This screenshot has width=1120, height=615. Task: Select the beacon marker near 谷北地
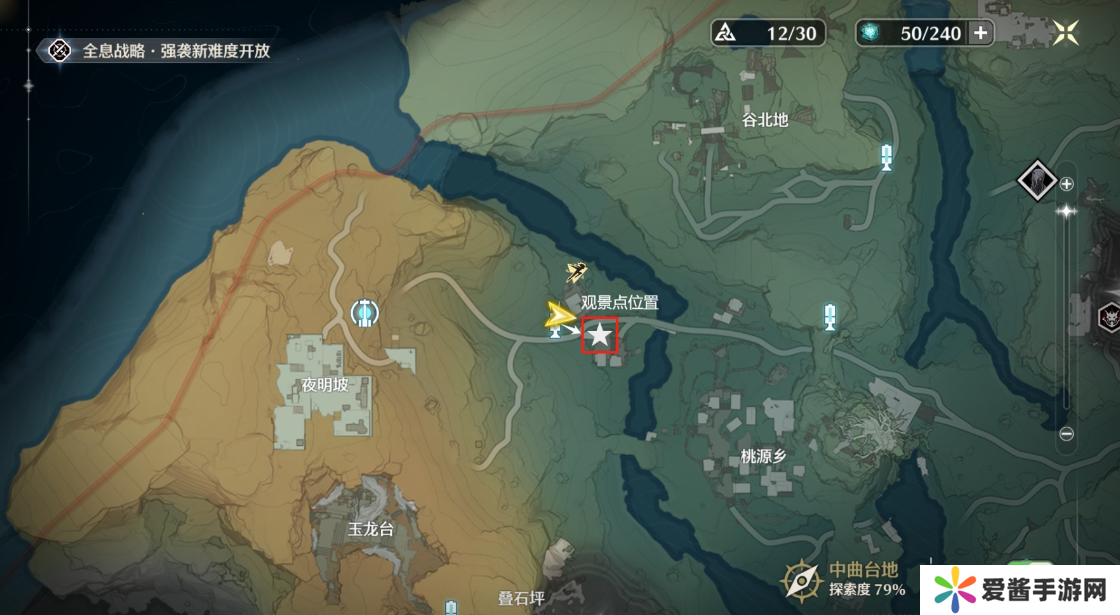click(x=886, y=156)
